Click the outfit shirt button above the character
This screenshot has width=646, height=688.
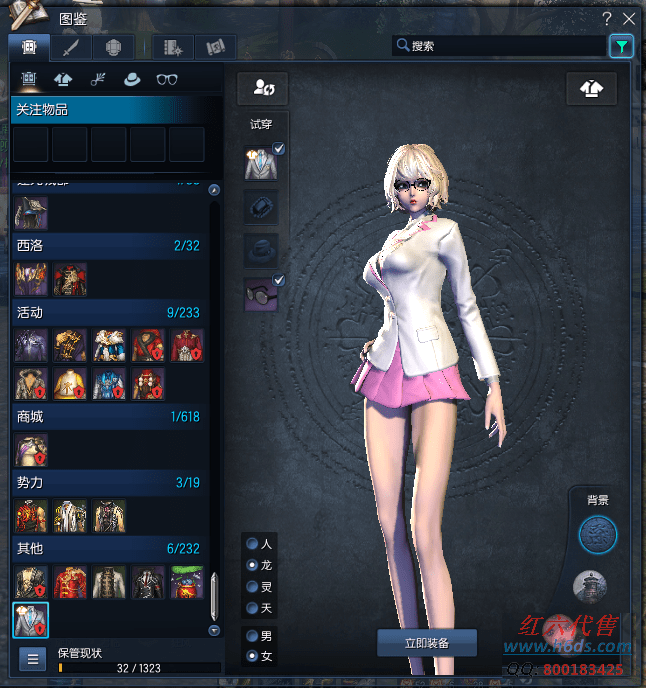pos(591,89)
